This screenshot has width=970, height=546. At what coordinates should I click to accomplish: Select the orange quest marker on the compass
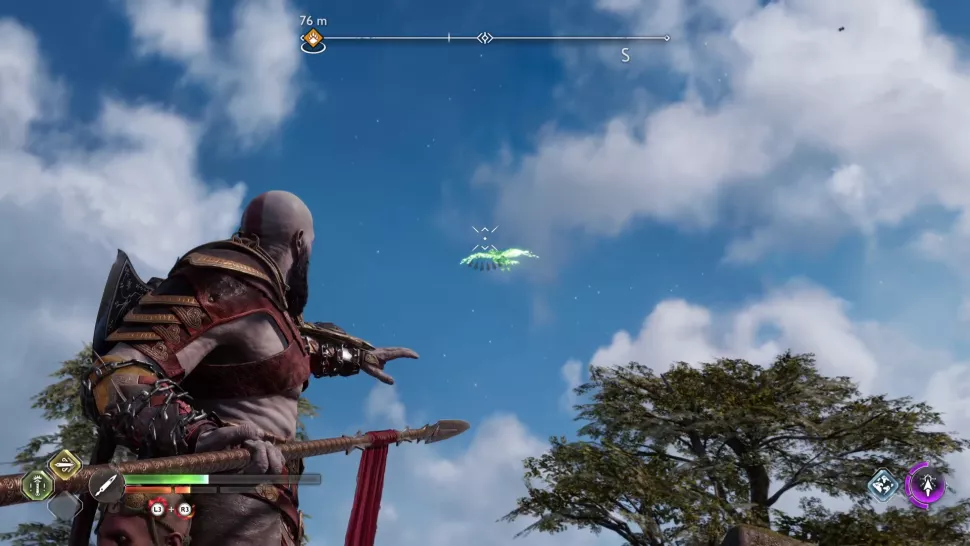(x=313, y=39)
